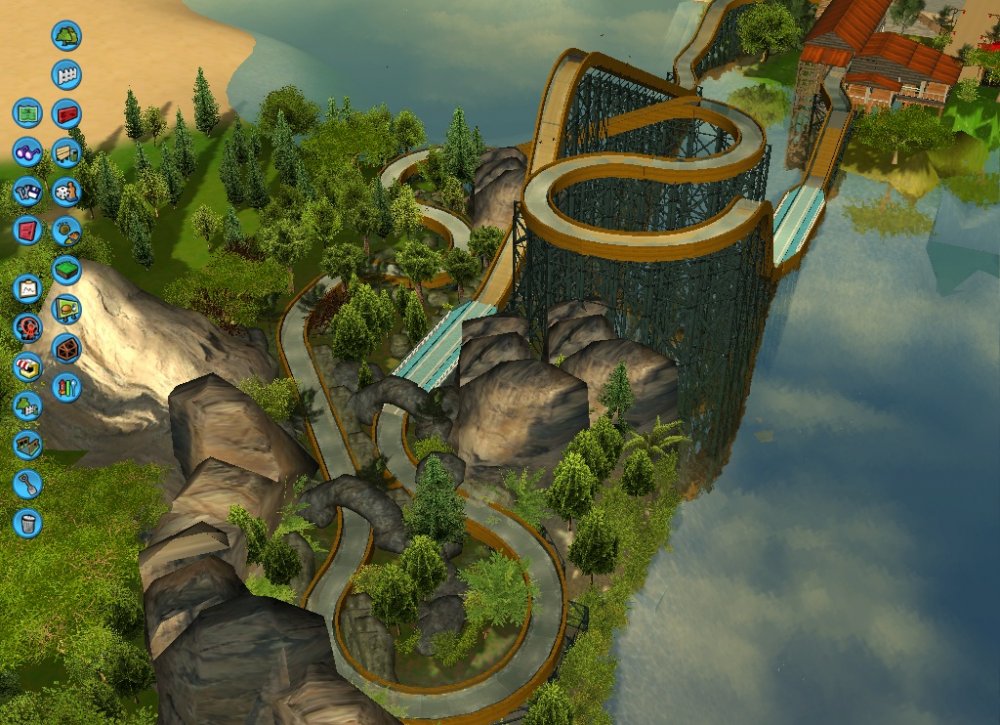Open the clipboard graph finances icon
This screenshot has width=1000, height=725.
(x=28, y=288)
